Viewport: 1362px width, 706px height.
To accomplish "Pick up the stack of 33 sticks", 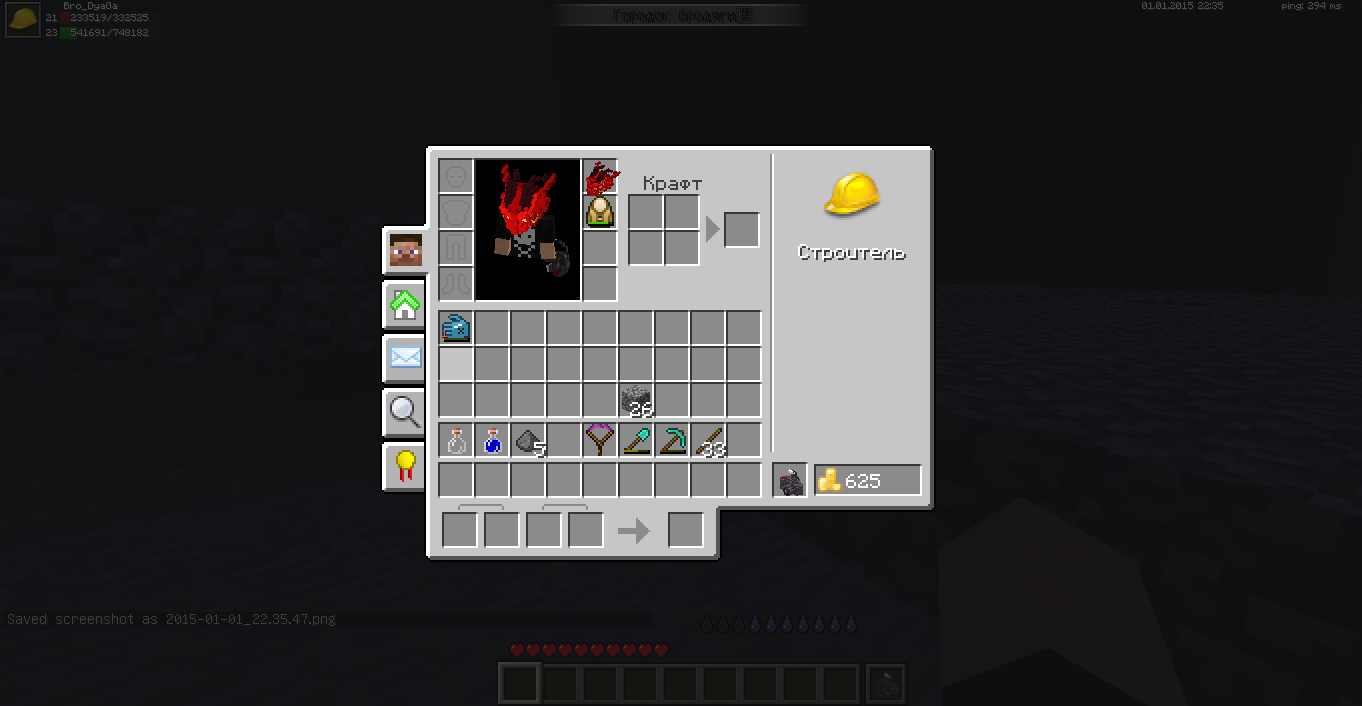I will (x=708, y=441).
